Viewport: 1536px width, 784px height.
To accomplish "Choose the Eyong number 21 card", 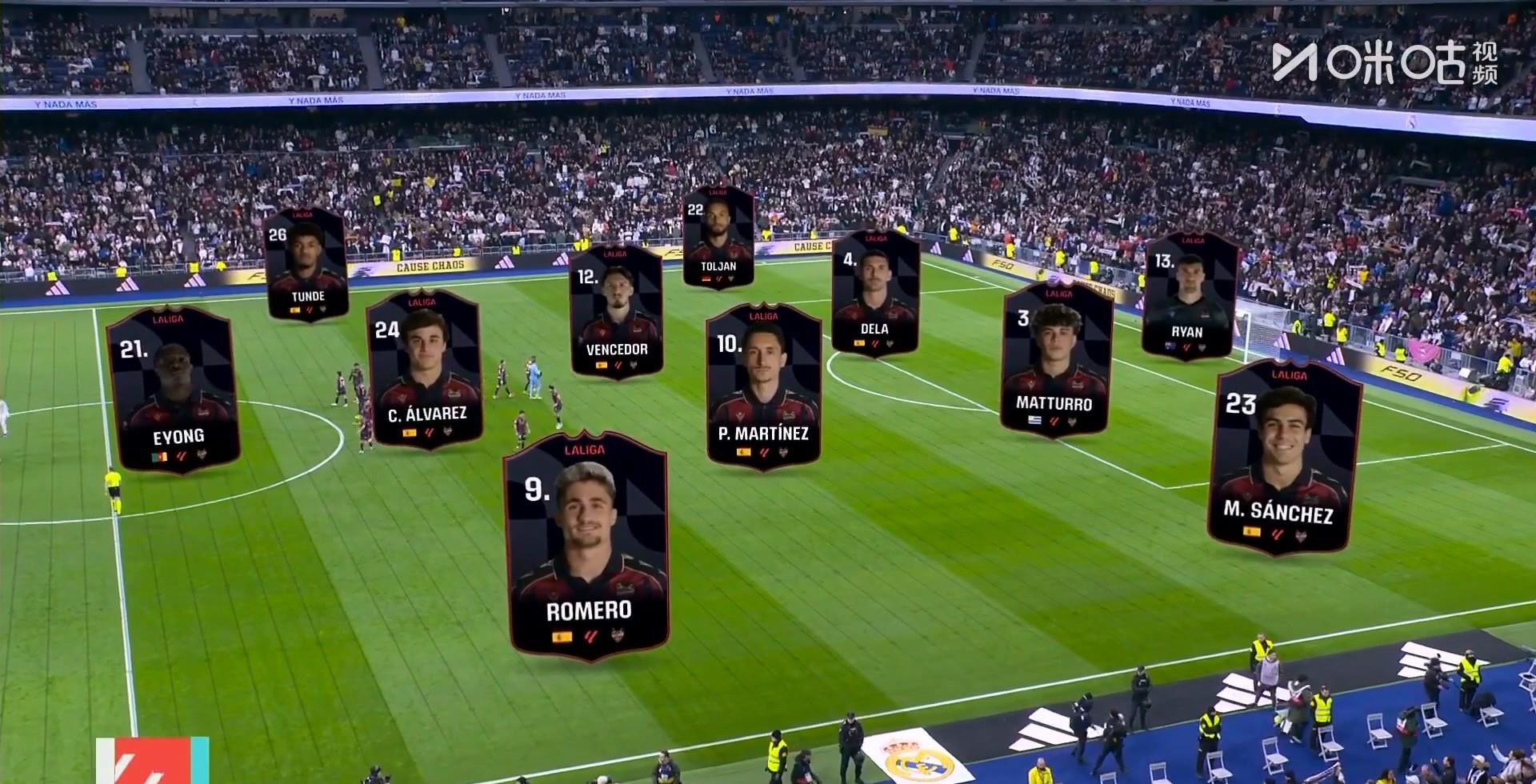I will [x=174, y=390].
